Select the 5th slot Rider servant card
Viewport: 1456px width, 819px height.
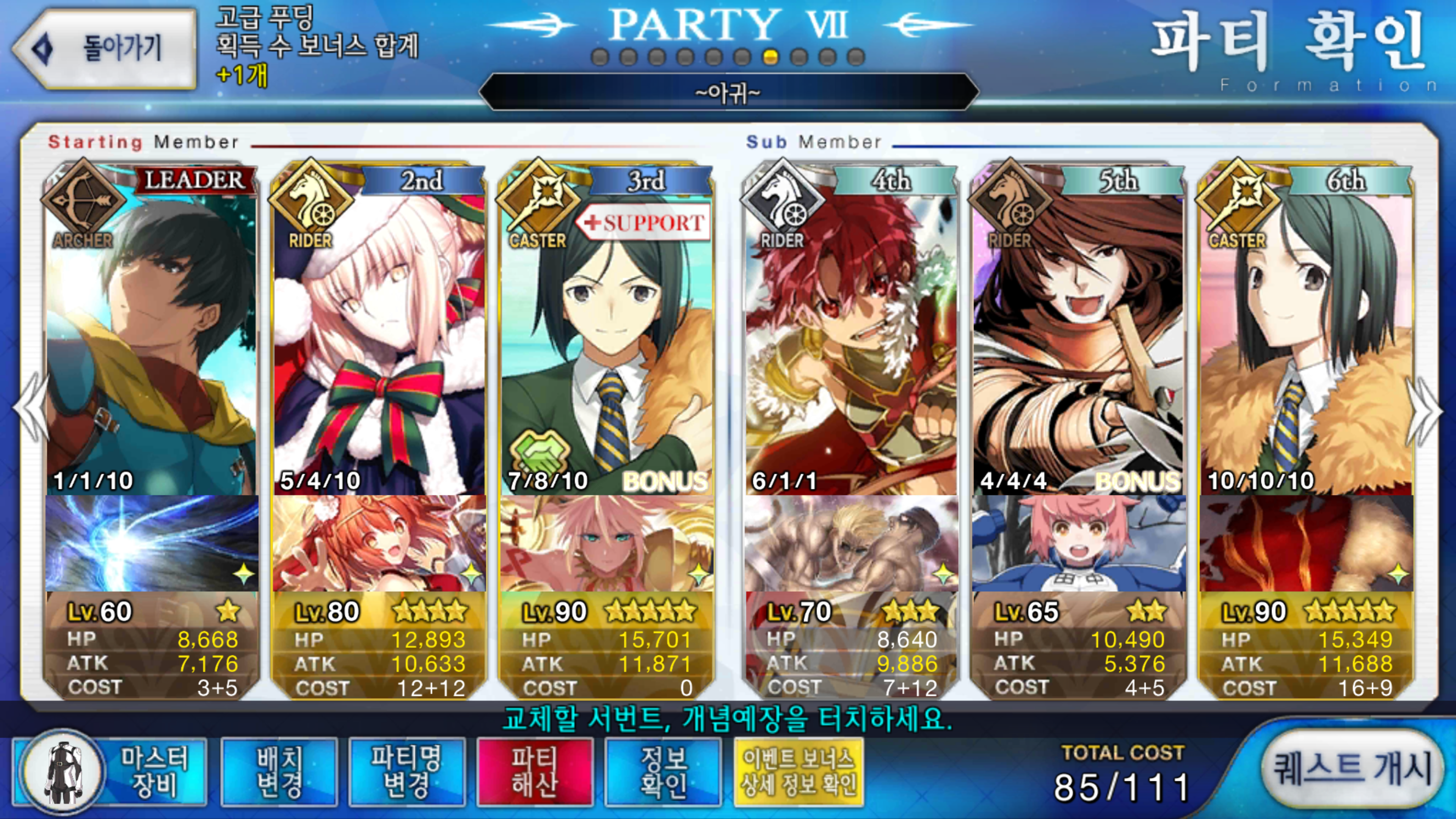click(1078, 339)
